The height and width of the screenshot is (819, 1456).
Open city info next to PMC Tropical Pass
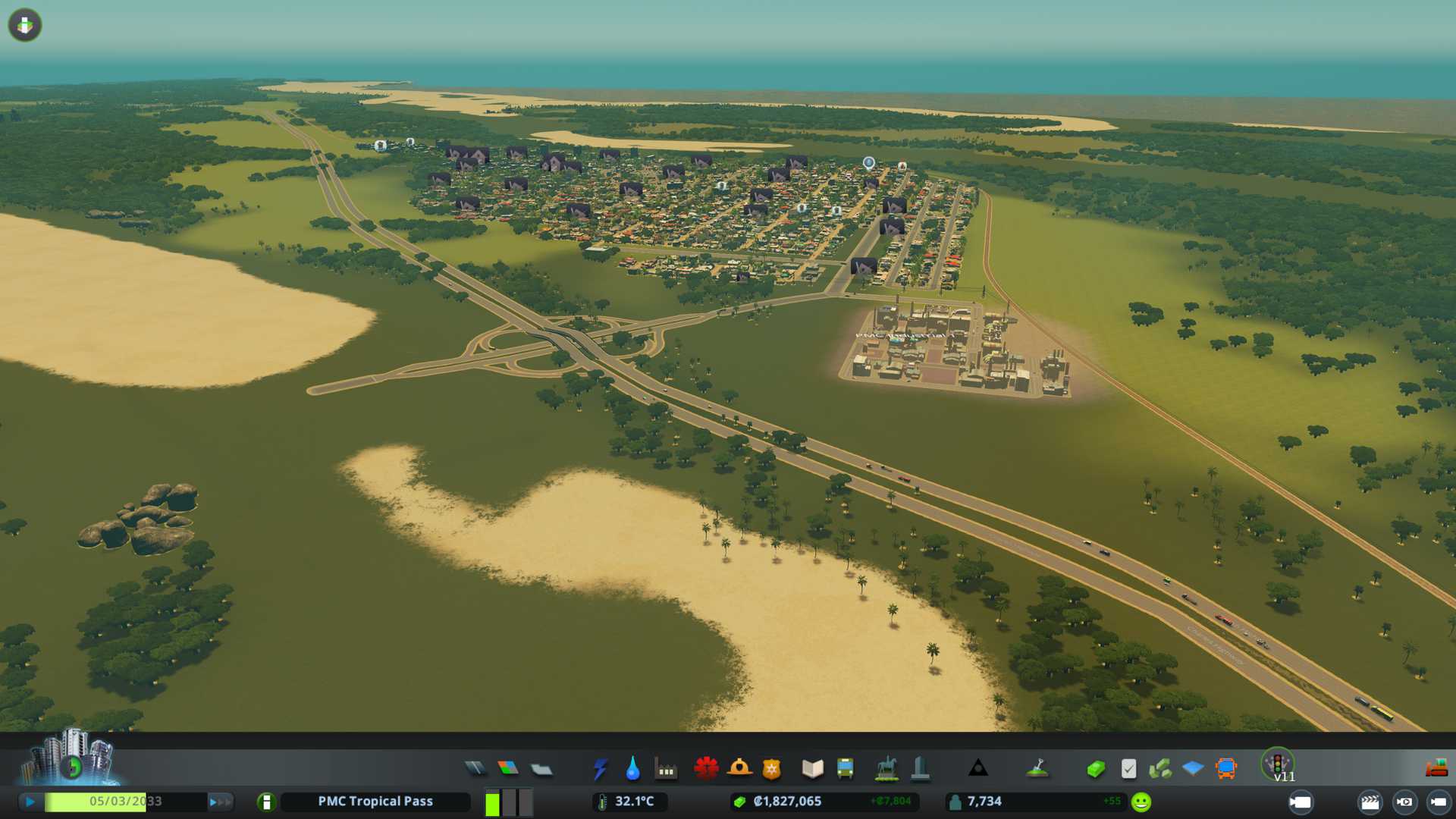tap(266, 802)
